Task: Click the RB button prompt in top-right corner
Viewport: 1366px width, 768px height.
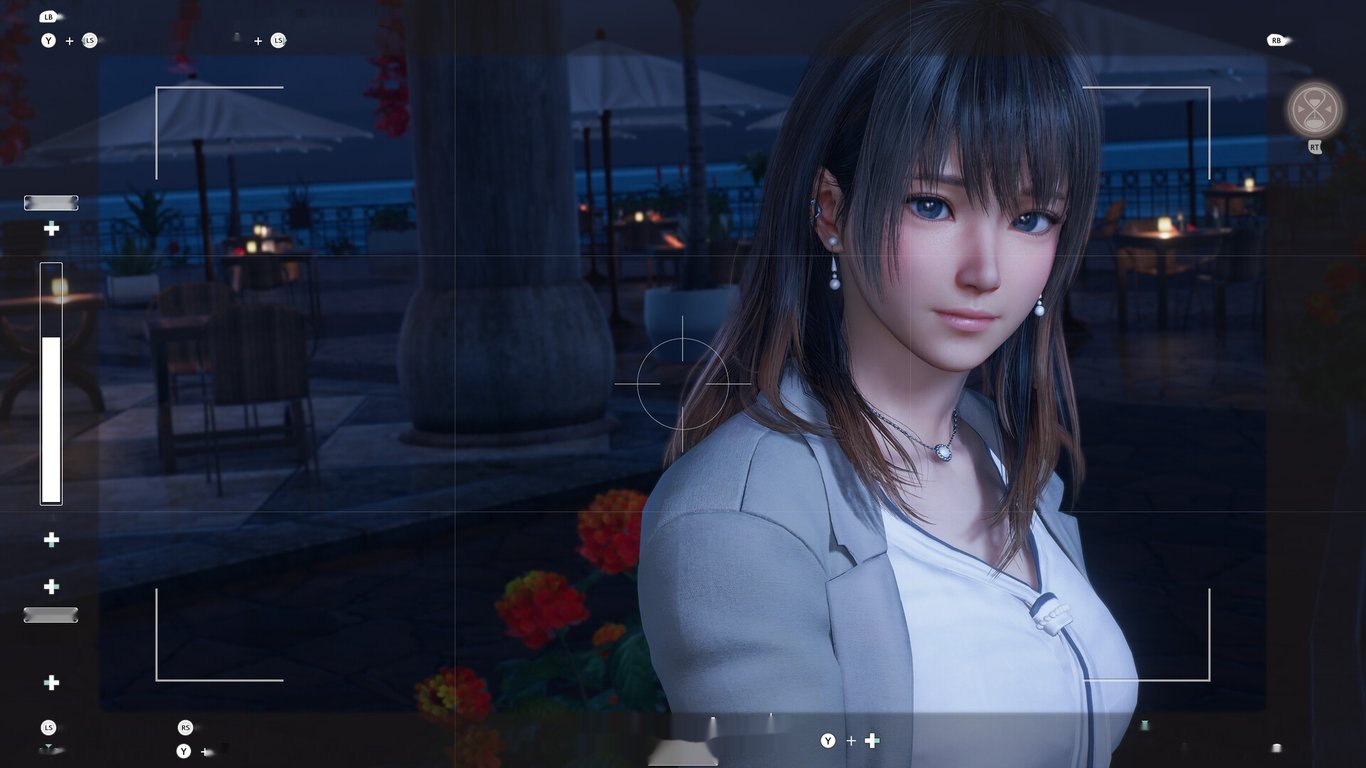Action: 1277,42
